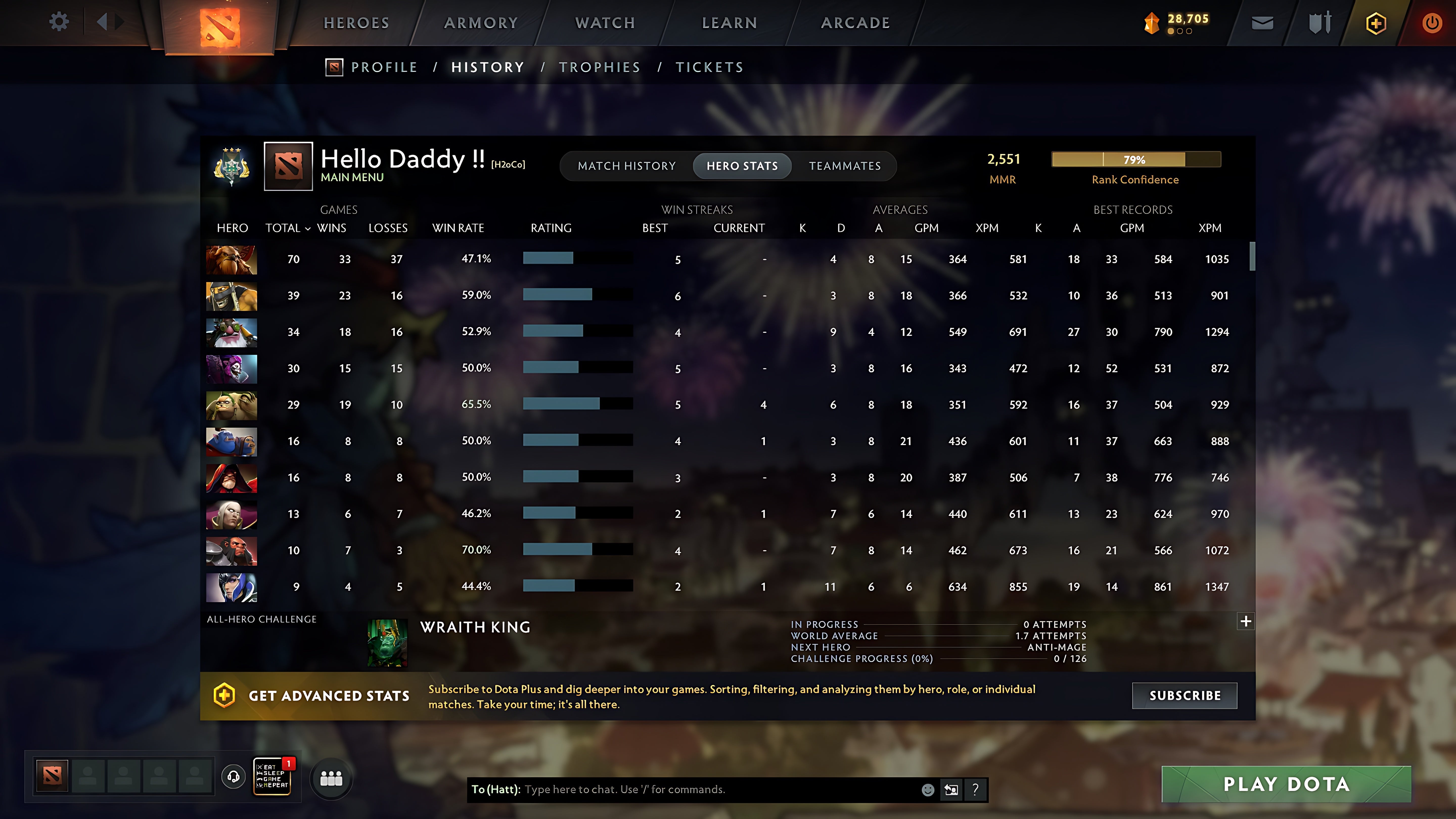Open the Arcade menu item
Image resolution: width=1456 pixels, height=819 pixels.
(x=855, y=22)
